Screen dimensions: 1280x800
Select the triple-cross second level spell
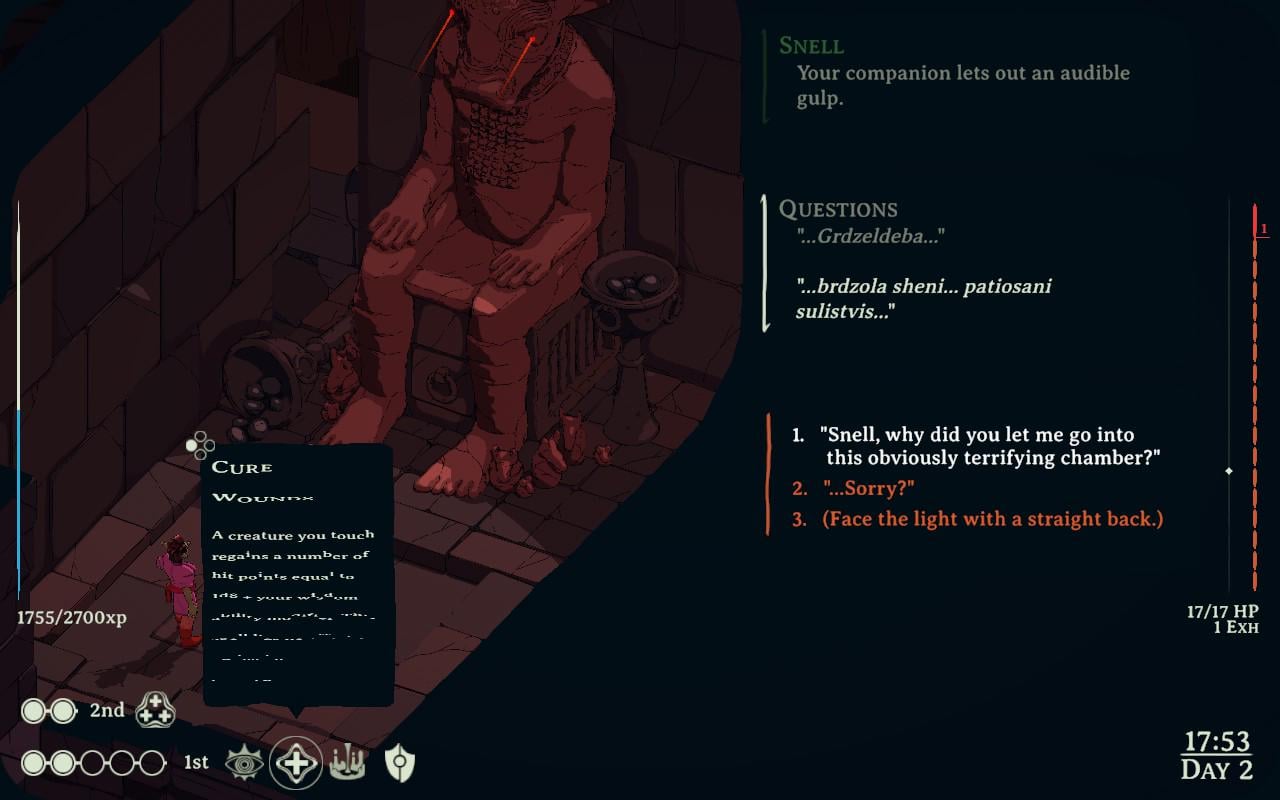point(155,710)
